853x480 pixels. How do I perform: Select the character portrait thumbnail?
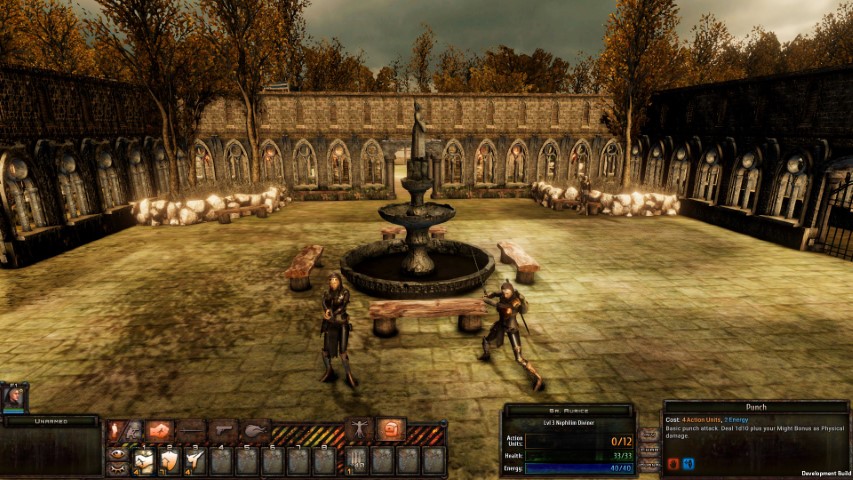(x=15, y=397)
